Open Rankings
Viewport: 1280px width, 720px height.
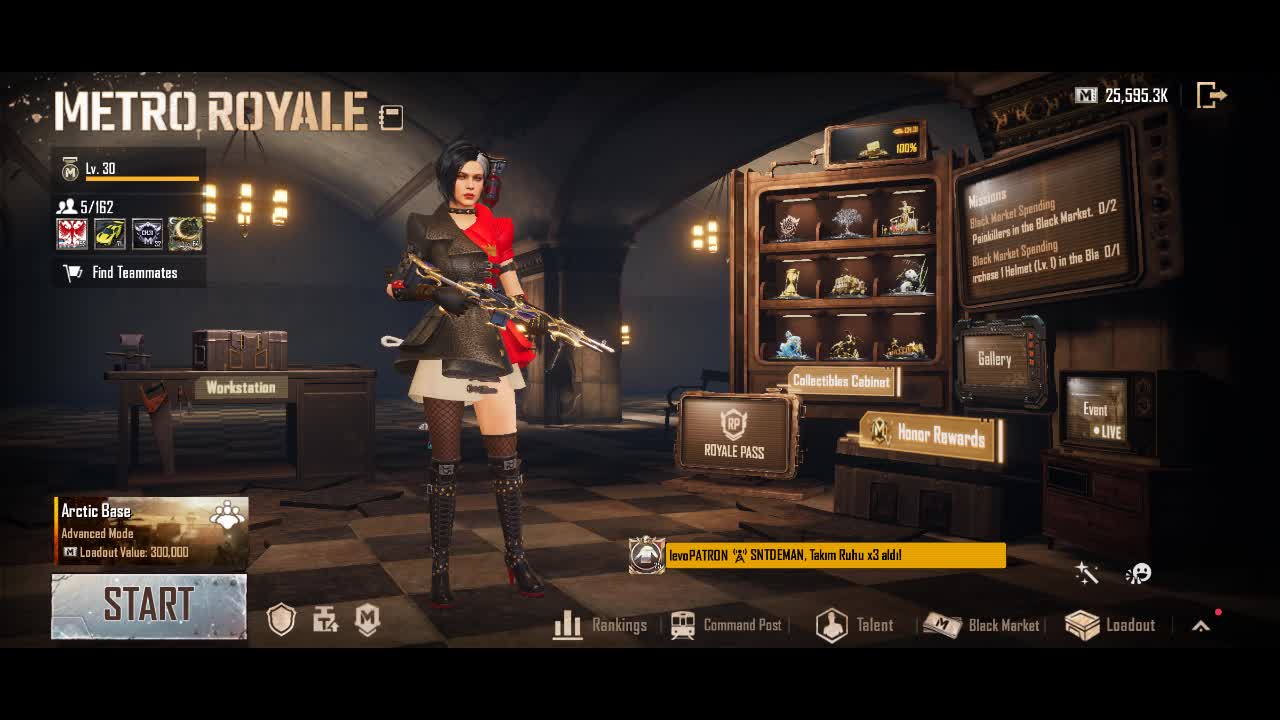[601, 625]
